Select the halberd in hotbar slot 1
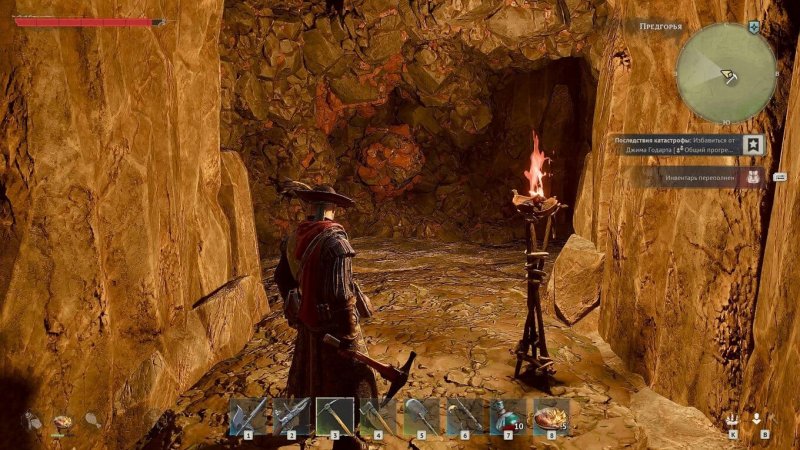The image size is (800, 450). [x=248, y=416]
